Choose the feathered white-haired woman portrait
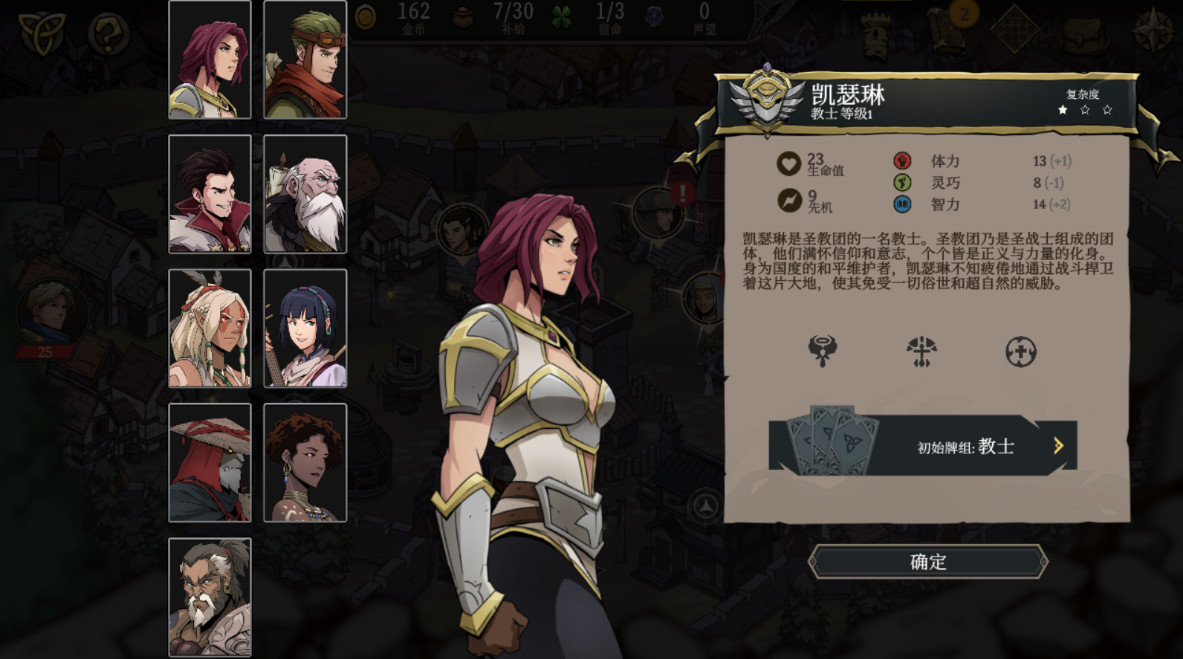1183x659 pixels. tap(210, 328)
